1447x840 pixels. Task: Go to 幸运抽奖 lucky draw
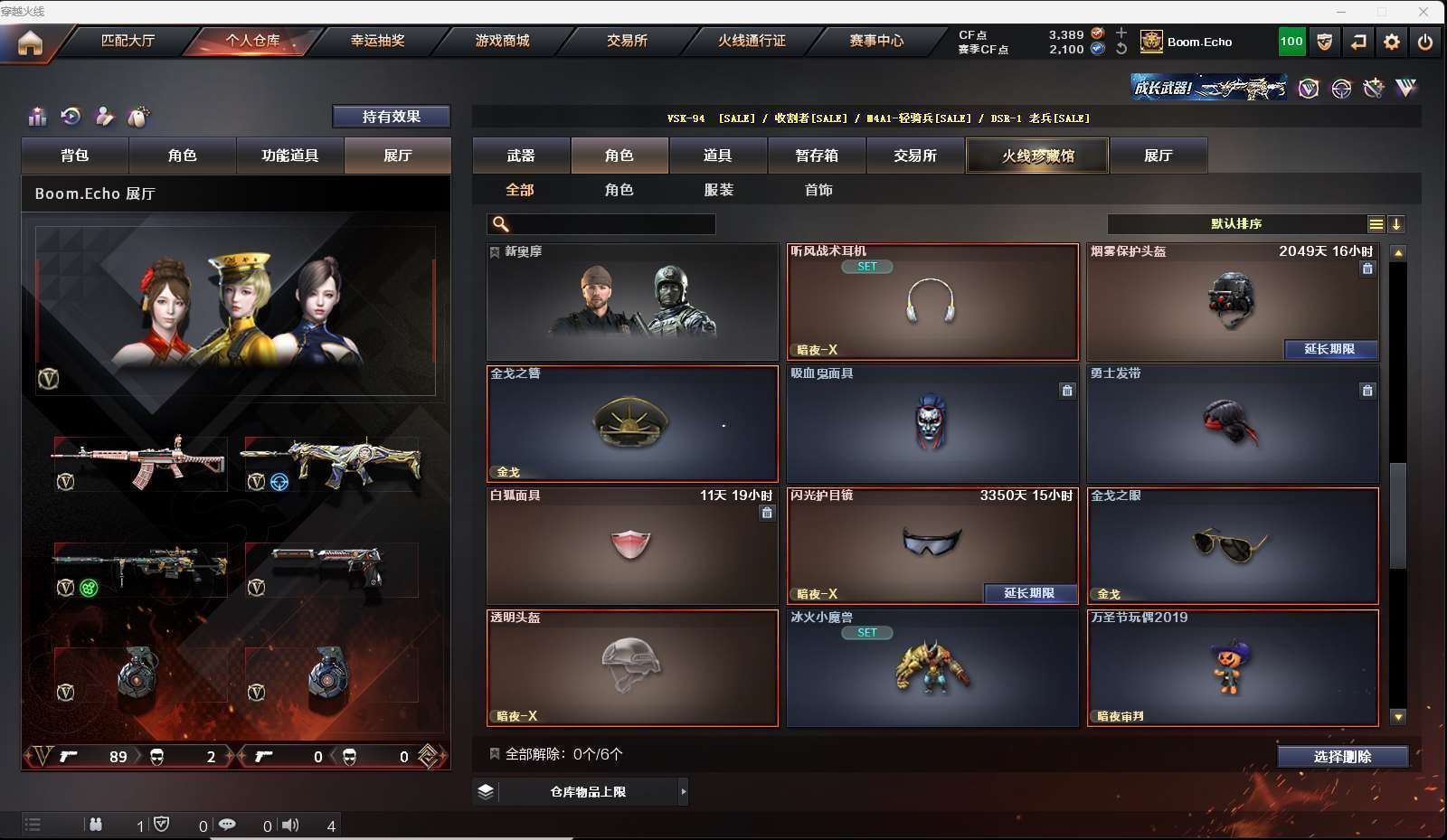coord(377,41)
